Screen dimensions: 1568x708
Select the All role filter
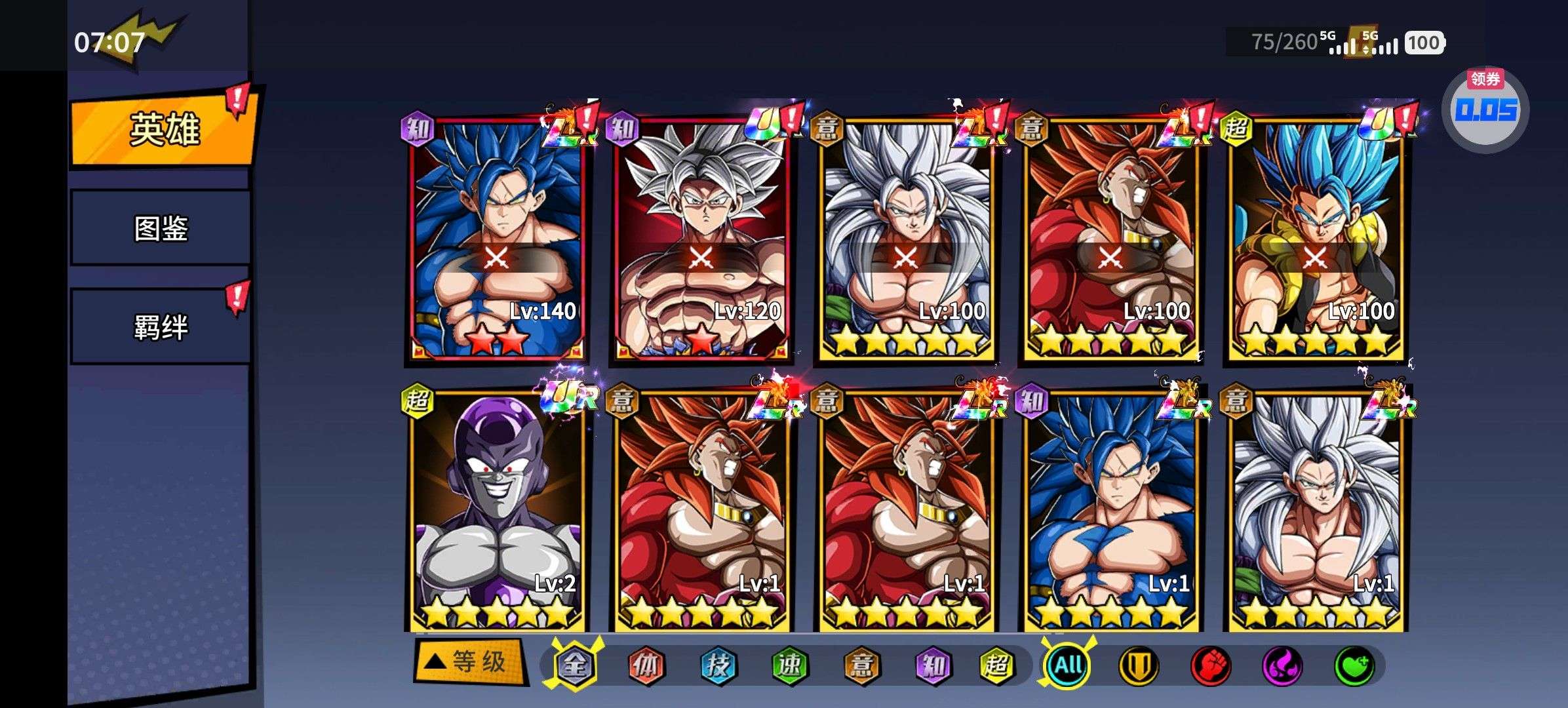1067,665
